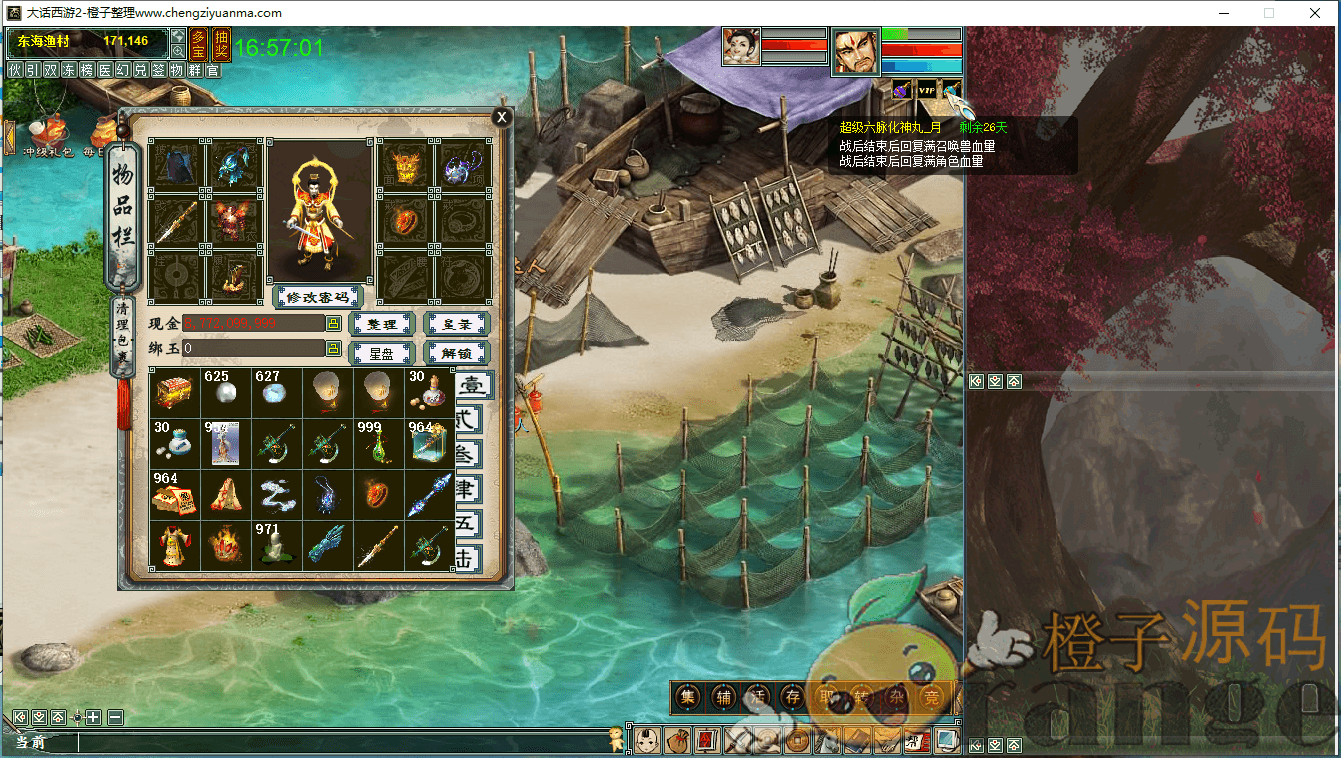Screen dimensions: 1341x758
Task: Click the player's bearded portrait
Action: 856,51
